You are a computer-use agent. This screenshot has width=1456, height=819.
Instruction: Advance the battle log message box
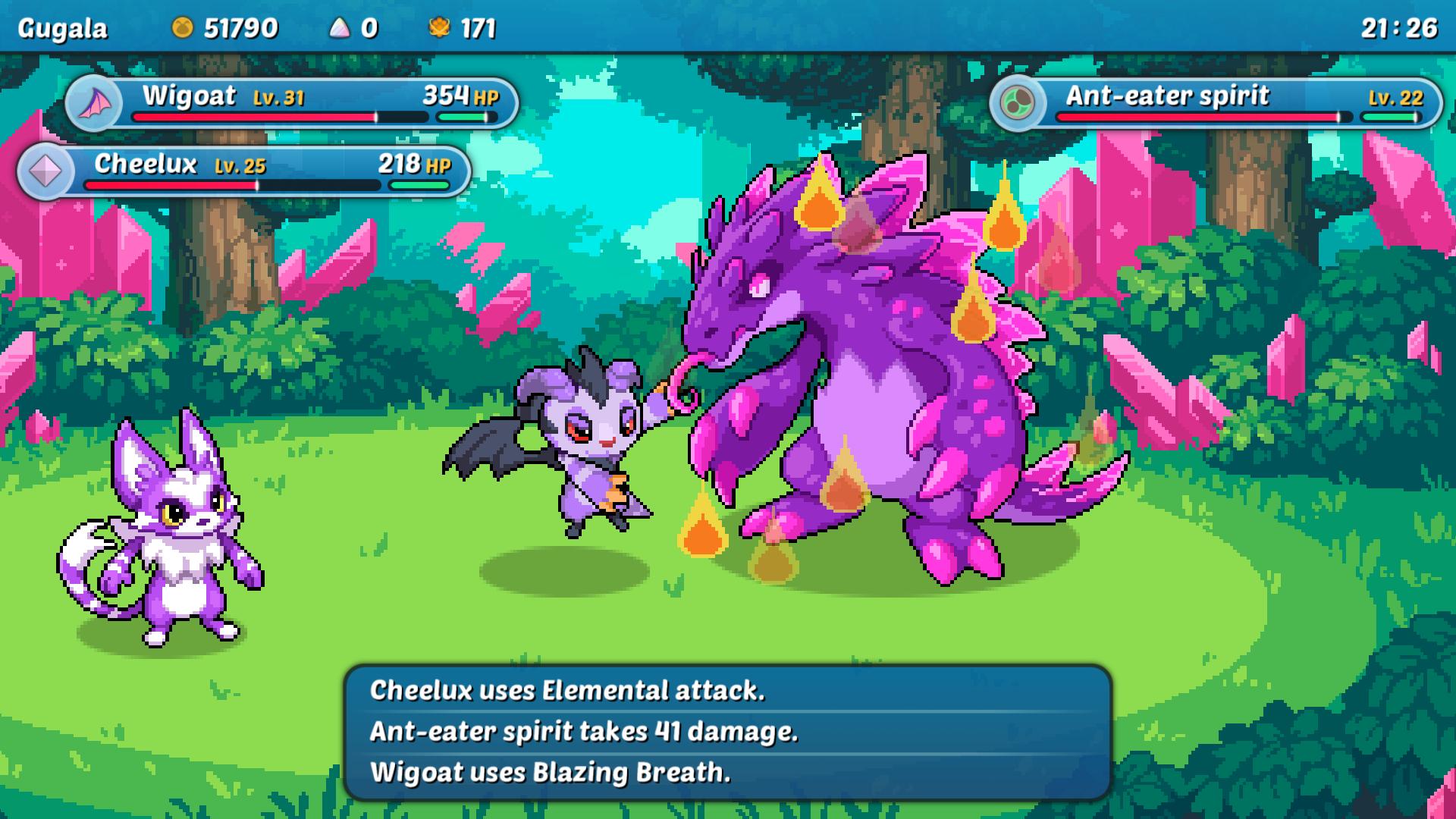[x=728, y=732]
